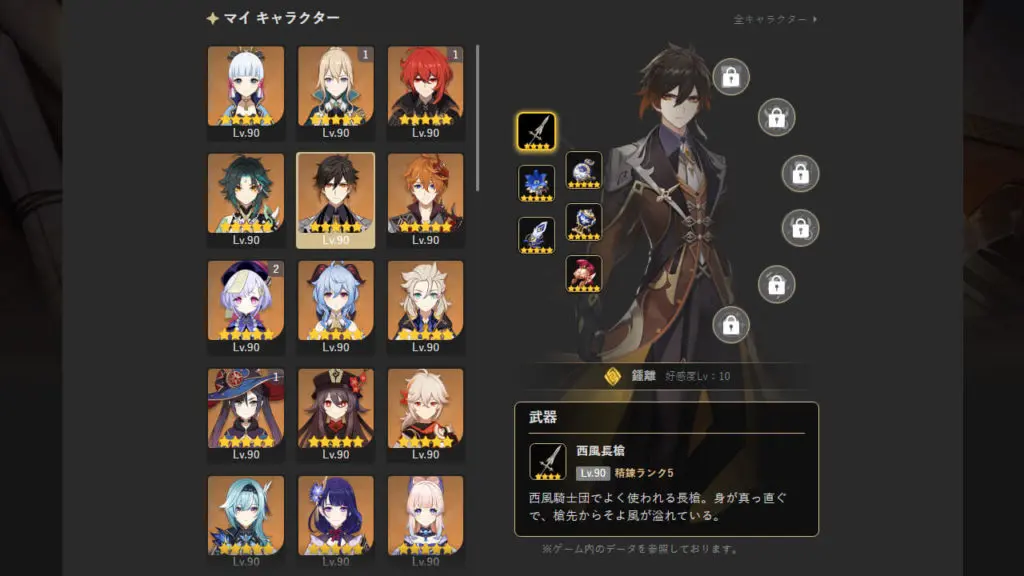Open the 全キャラクター link

[x=775, y=19]
